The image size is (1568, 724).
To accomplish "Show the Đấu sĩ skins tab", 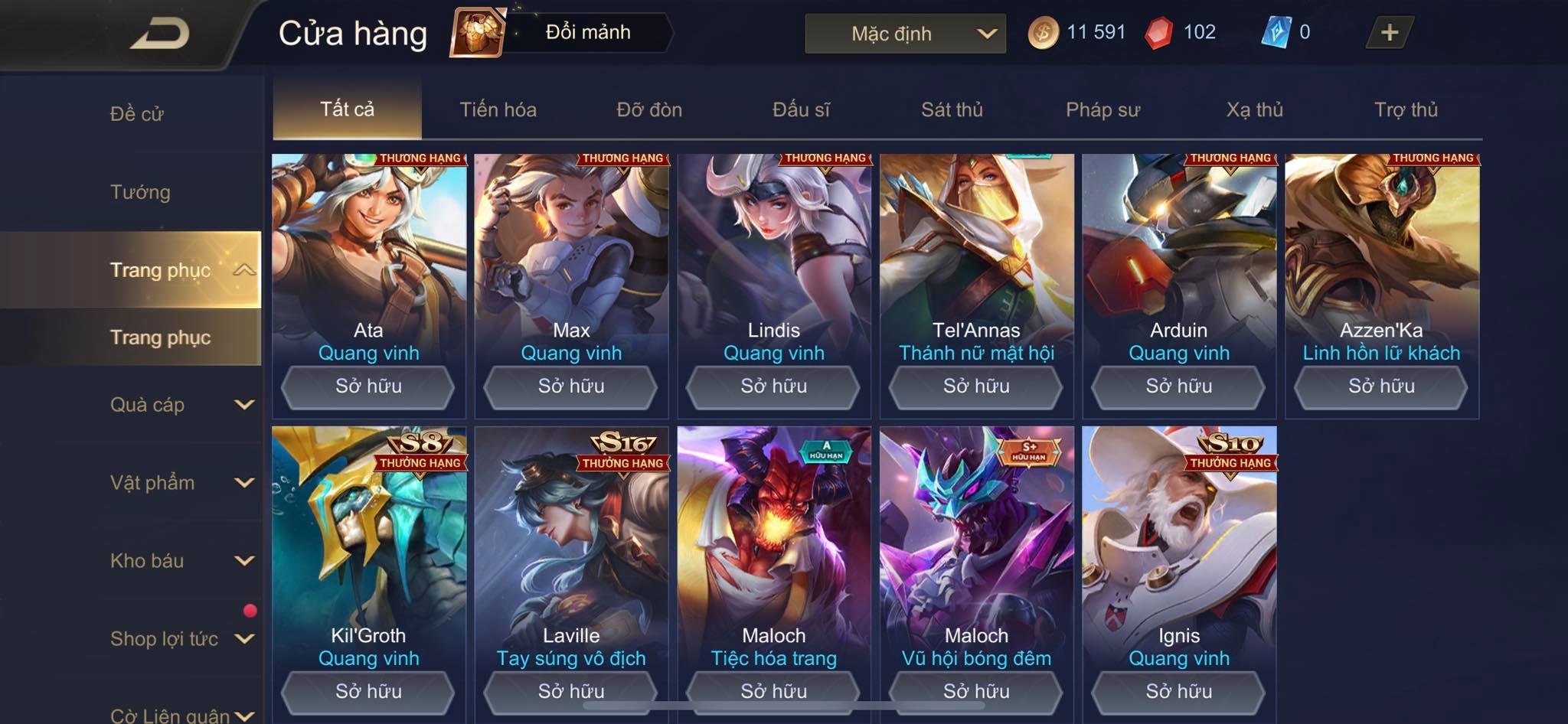I will 801,109.
